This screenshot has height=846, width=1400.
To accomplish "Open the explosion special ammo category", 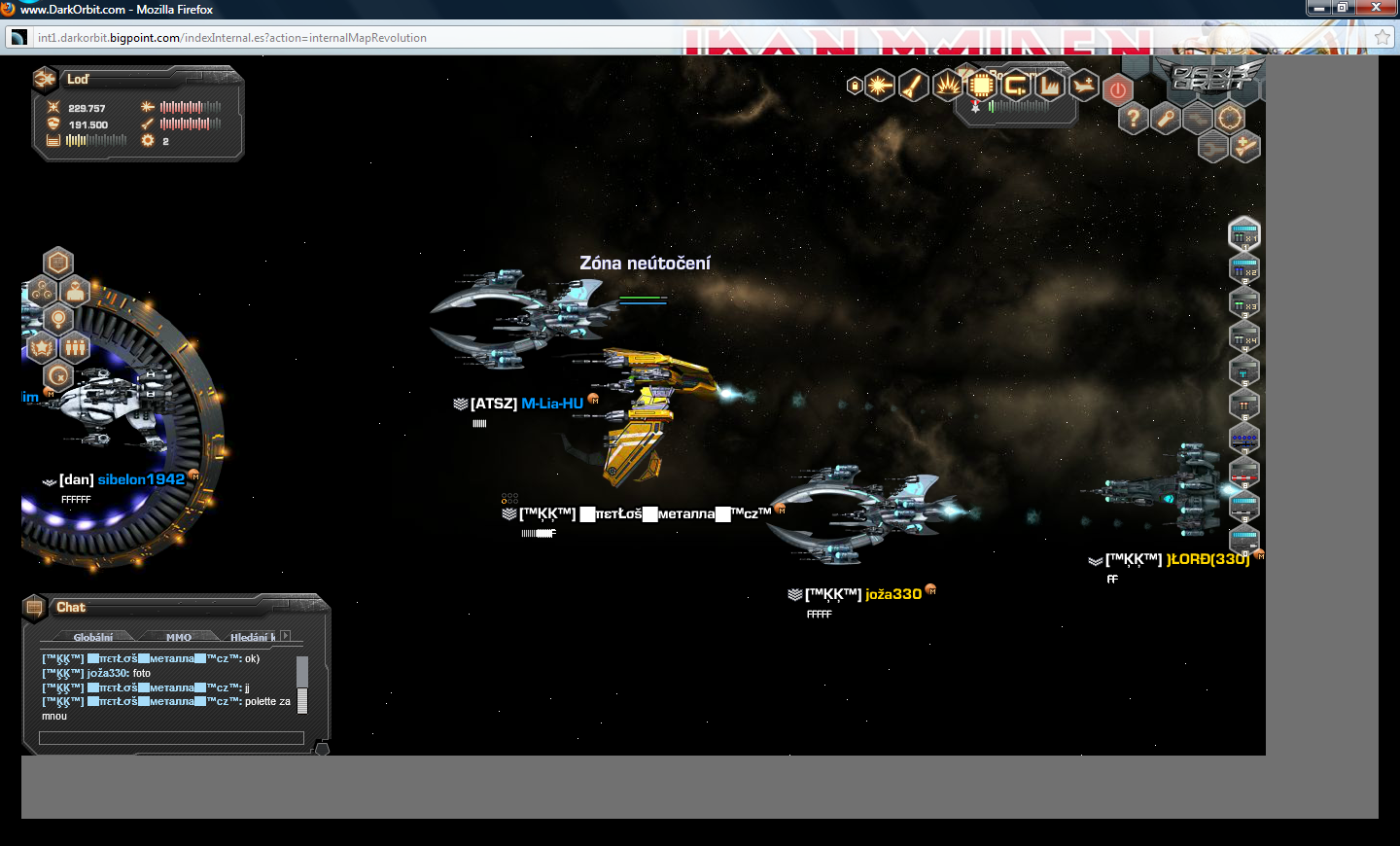I will pyautogui.click(x=947, y=86).
